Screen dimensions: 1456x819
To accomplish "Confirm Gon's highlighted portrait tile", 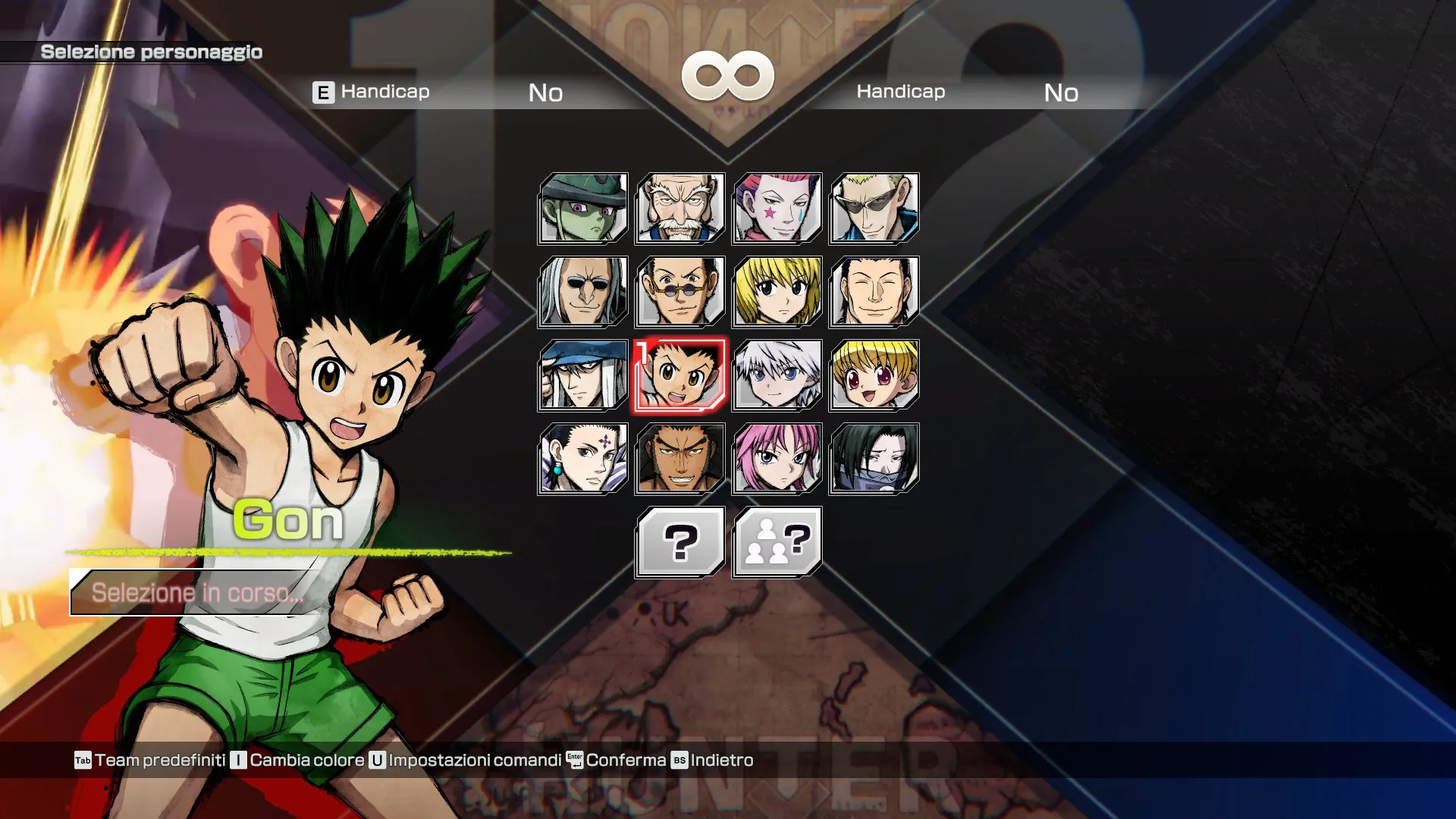I will pyautogui.click(x=680, y=375).
